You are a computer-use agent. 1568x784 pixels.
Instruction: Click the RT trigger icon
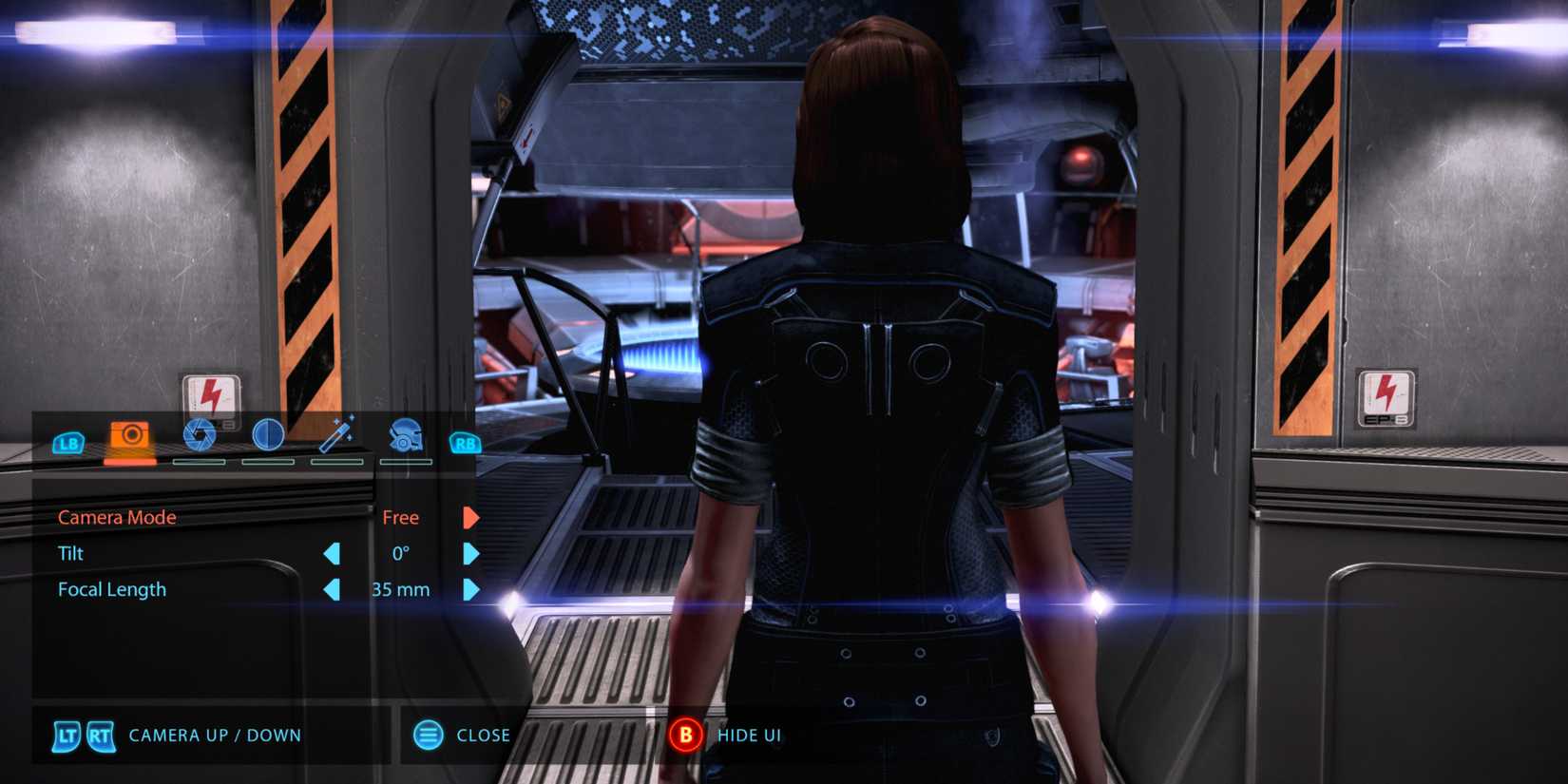point(100,735)
